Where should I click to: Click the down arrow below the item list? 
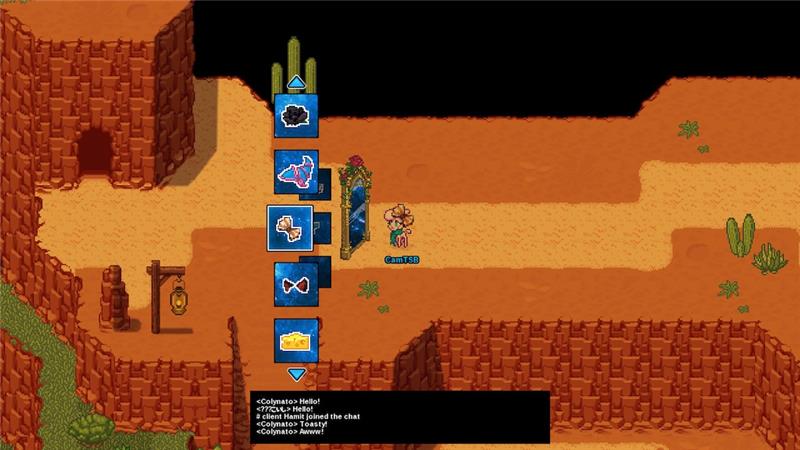[296, 374]
